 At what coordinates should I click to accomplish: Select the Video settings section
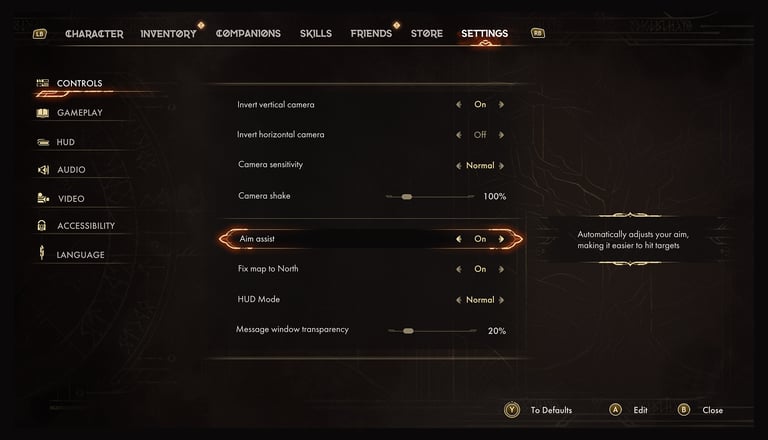coord(71,199)
